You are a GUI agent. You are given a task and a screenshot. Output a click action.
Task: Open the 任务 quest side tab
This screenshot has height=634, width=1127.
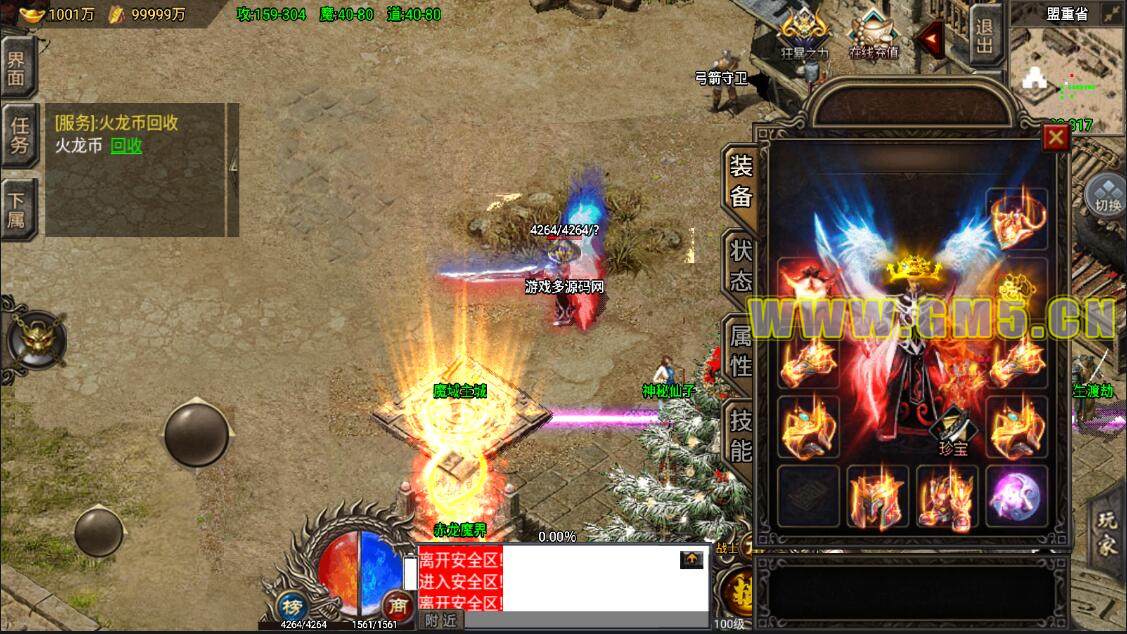(19, 134)
